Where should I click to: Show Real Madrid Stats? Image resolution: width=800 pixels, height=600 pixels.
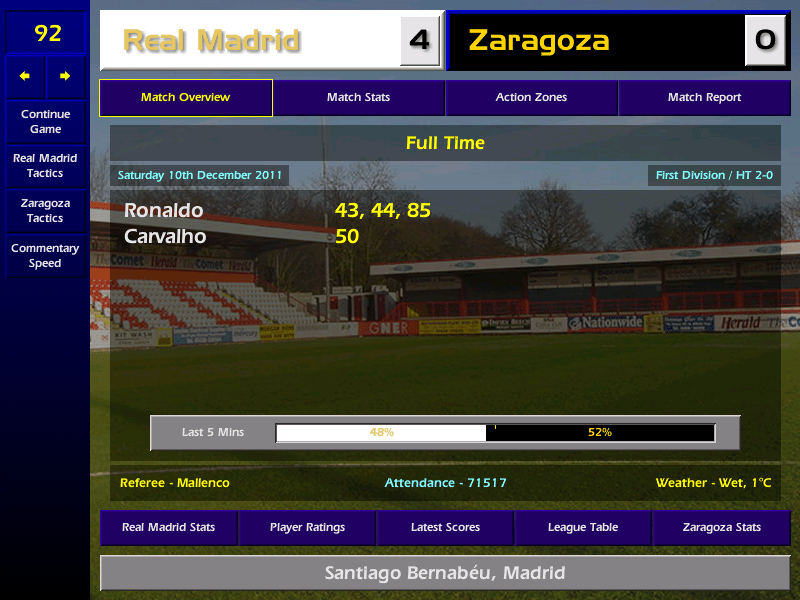[168, 527]
